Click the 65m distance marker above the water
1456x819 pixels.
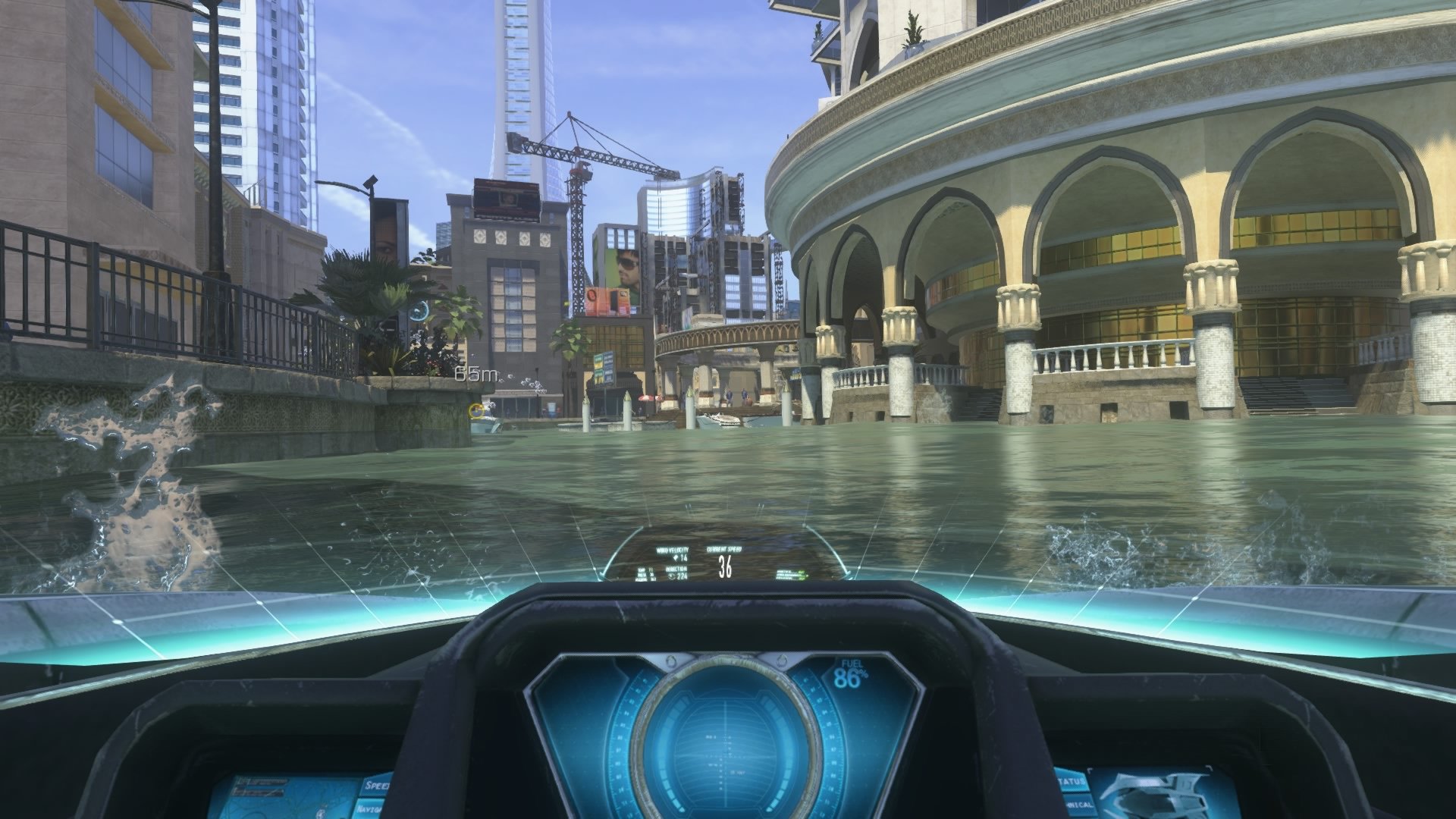tap(474, 374)
